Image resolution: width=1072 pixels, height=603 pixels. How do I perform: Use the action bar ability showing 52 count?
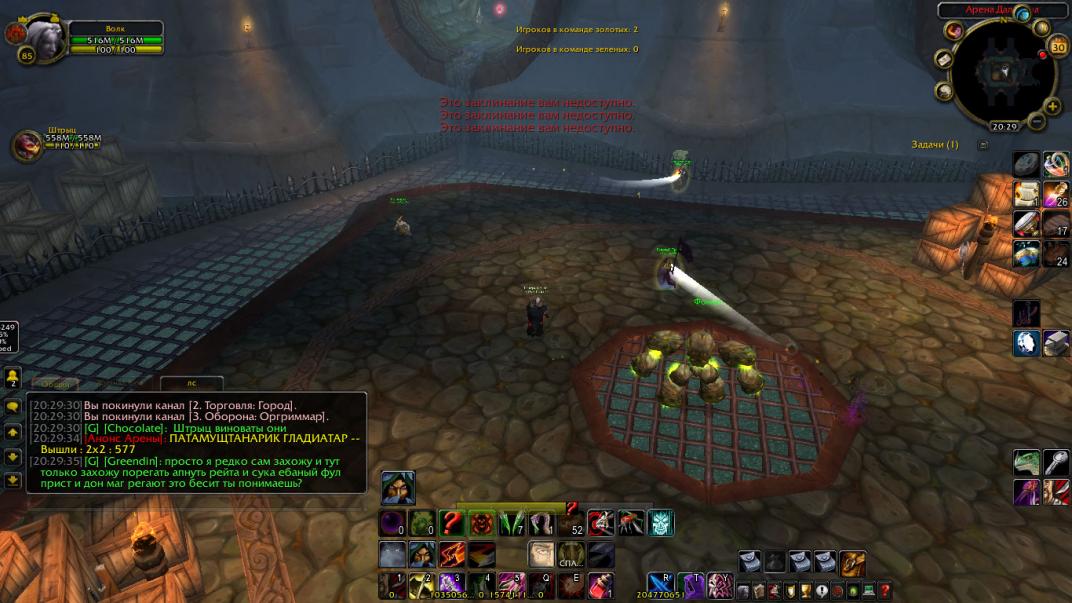[x=572, y=523]
